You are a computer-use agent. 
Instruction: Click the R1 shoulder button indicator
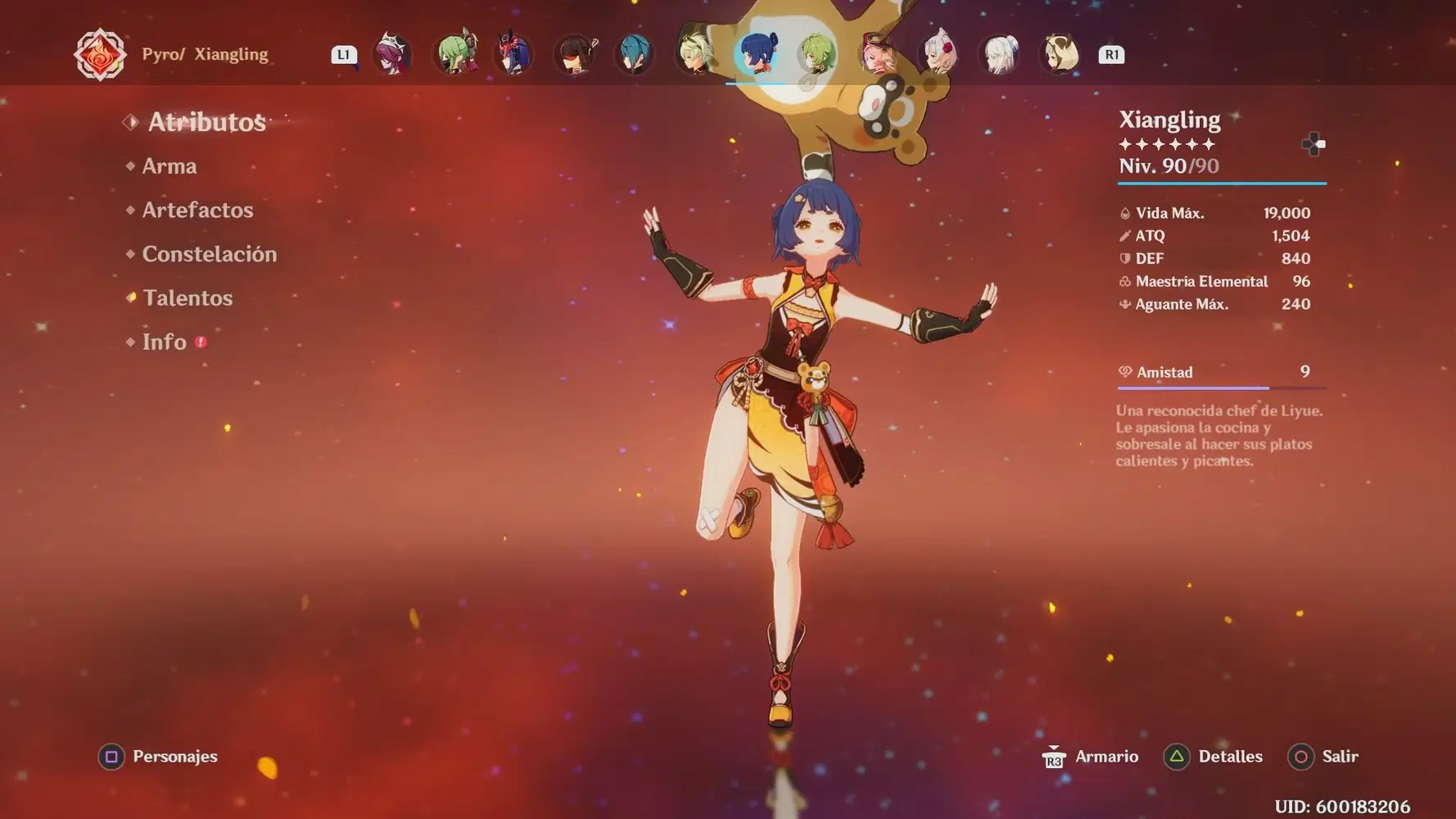tap(1110, 55)
